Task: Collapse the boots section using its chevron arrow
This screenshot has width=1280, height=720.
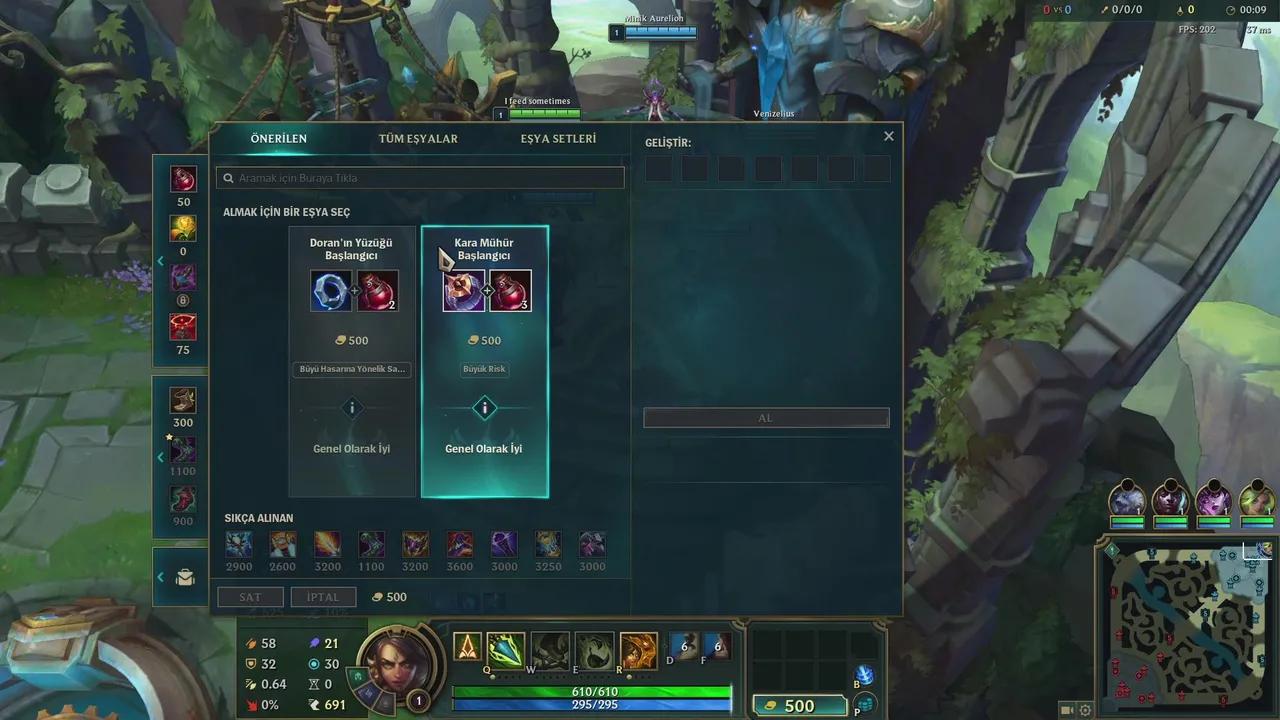Action: (x=160, y=457)
